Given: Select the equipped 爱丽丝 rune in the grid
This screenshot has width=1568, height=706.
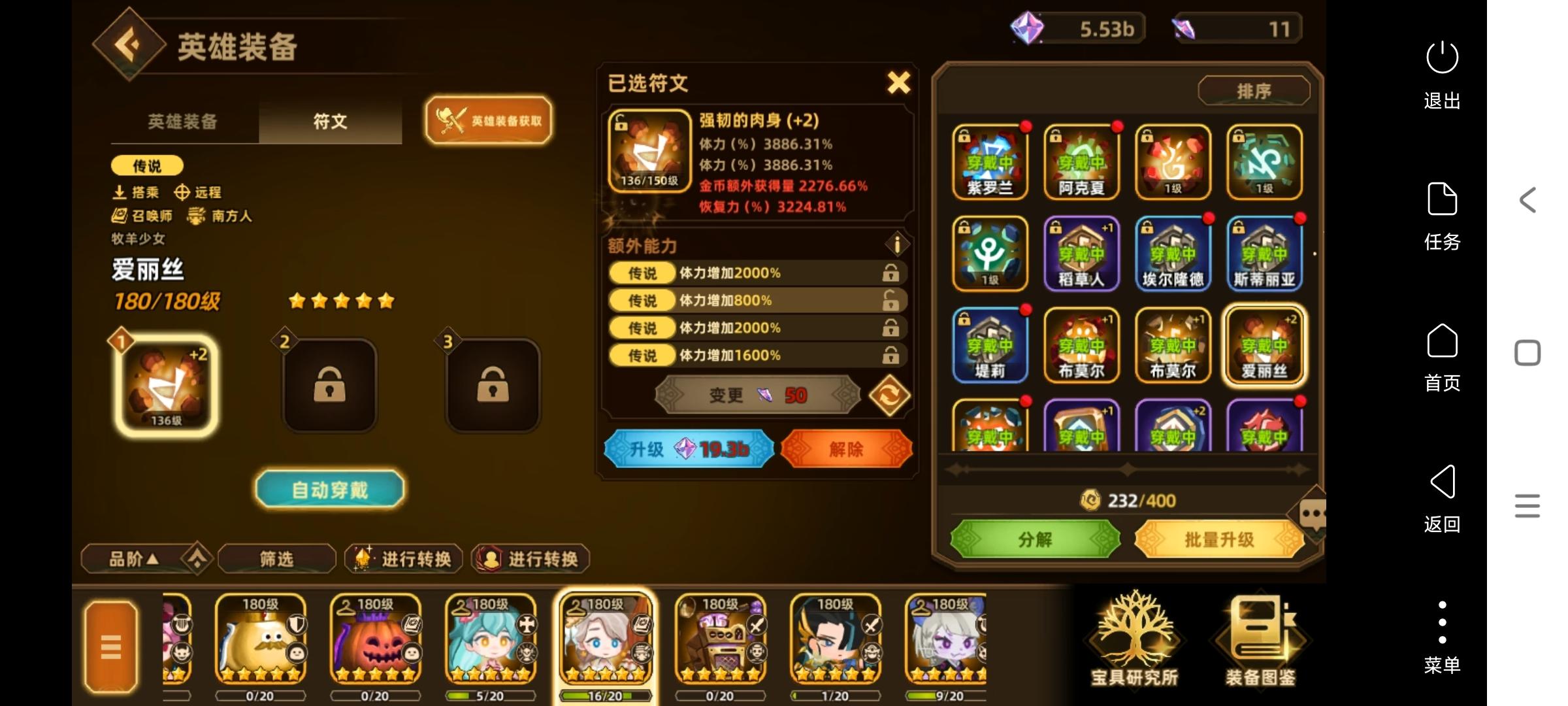Looking at the screenshot, I should click(1265, 345).
